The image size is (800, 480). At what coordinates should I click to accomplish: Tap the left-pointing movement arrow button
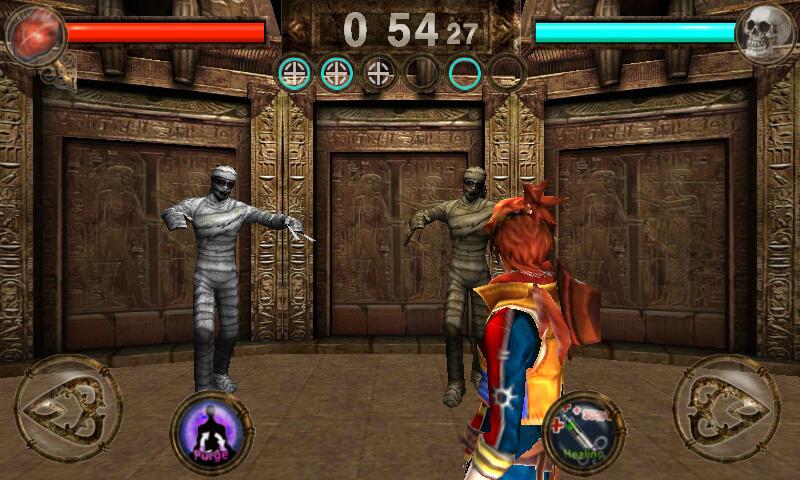tap(68, 407)
